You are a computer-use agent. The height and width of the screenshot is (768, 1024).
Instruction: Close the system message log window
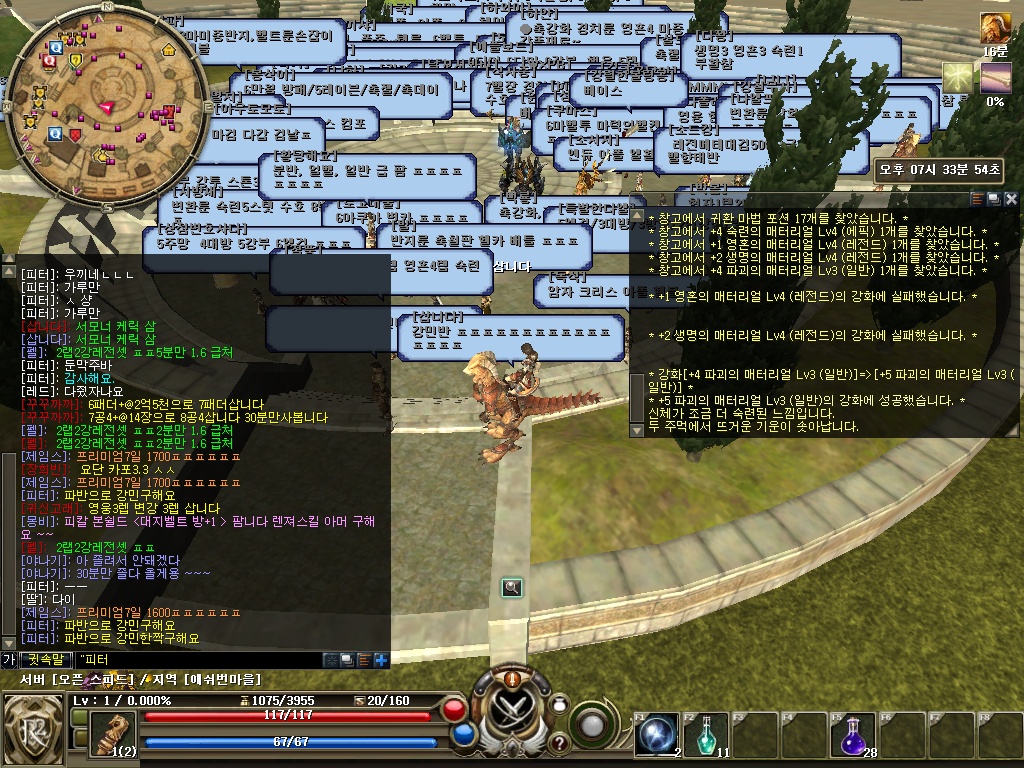click(x=1011, y=199)
